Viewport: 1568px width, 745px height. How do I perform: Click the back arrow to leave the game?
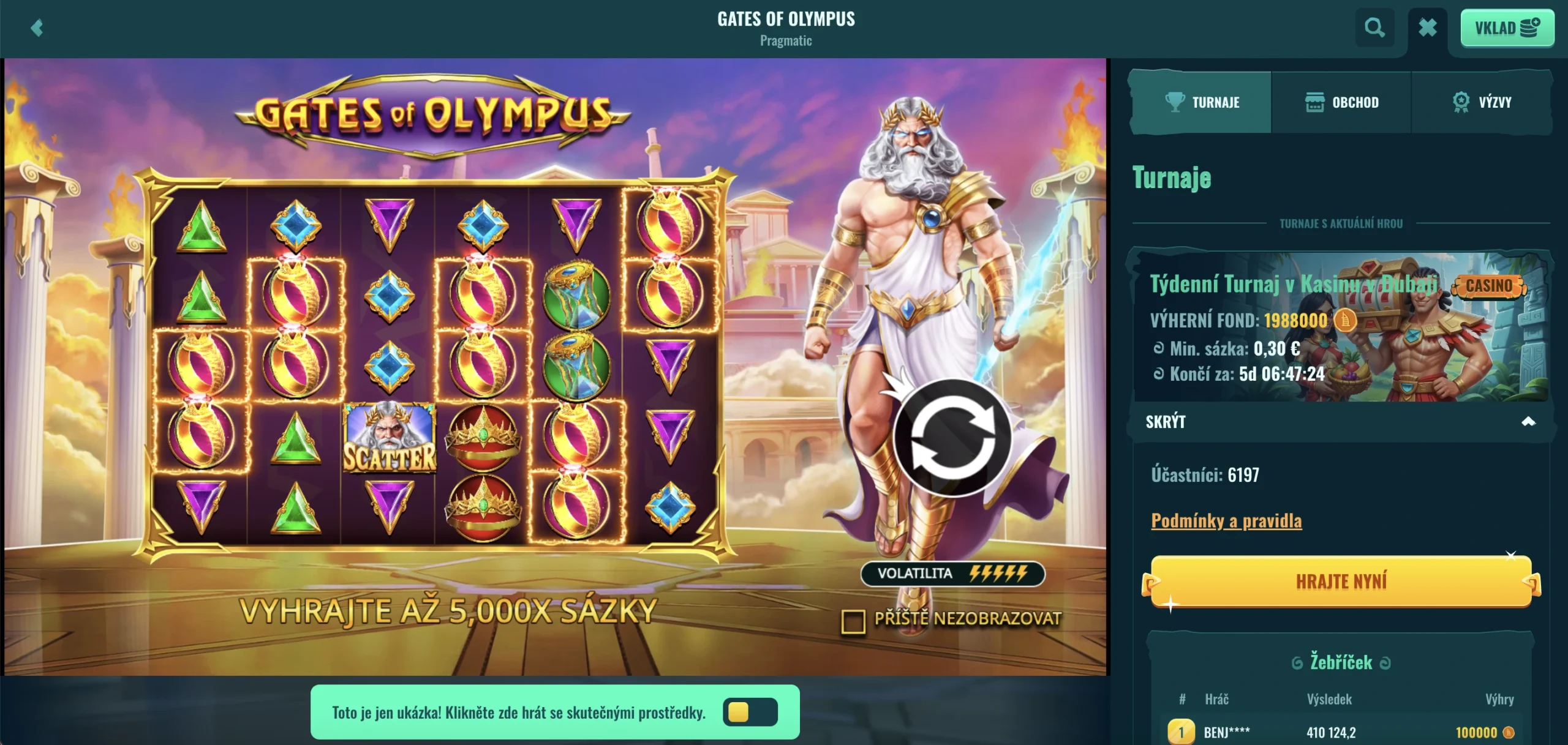point(37,29)
